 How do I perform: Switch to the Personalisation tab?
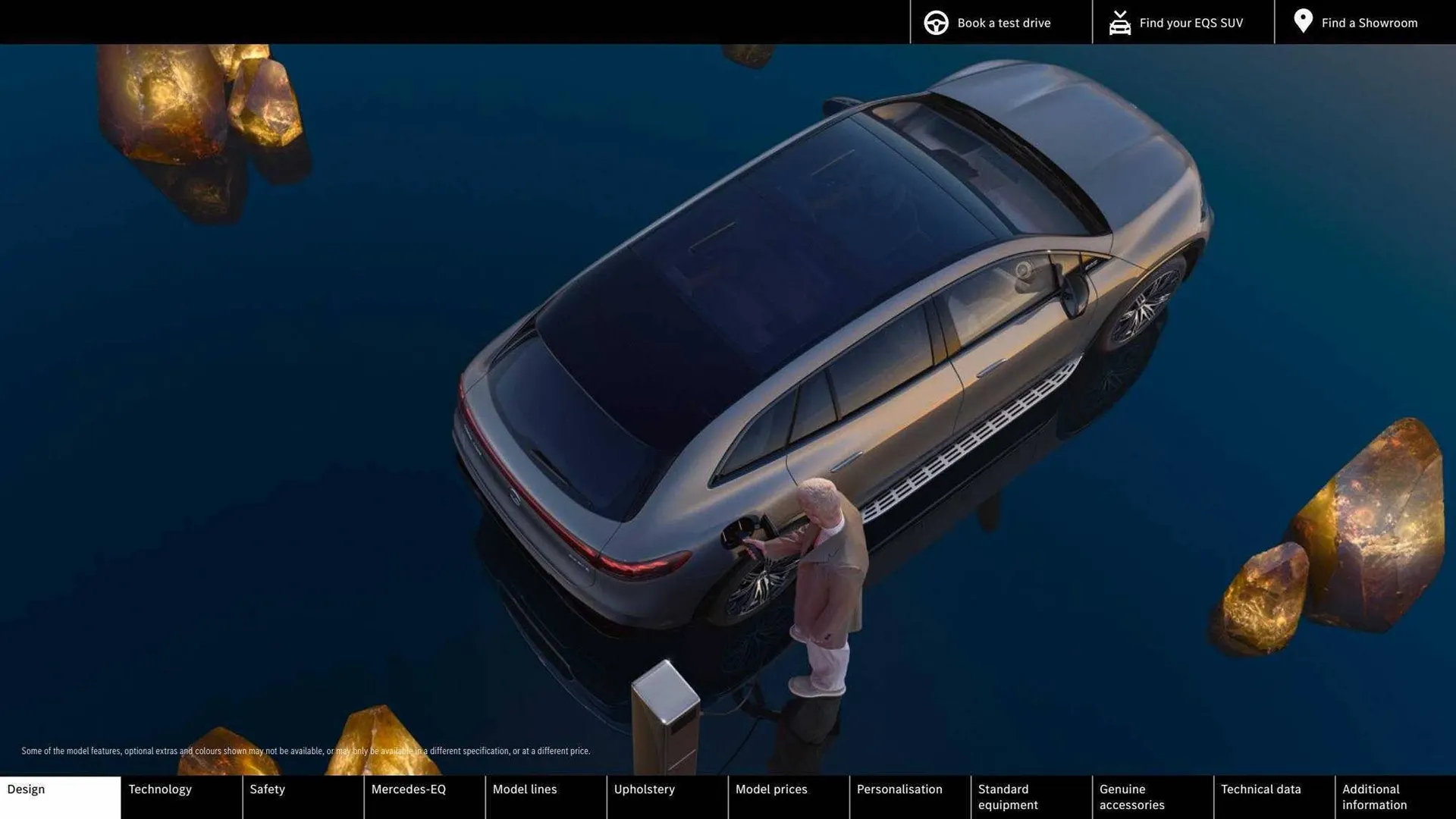[909, 796]
